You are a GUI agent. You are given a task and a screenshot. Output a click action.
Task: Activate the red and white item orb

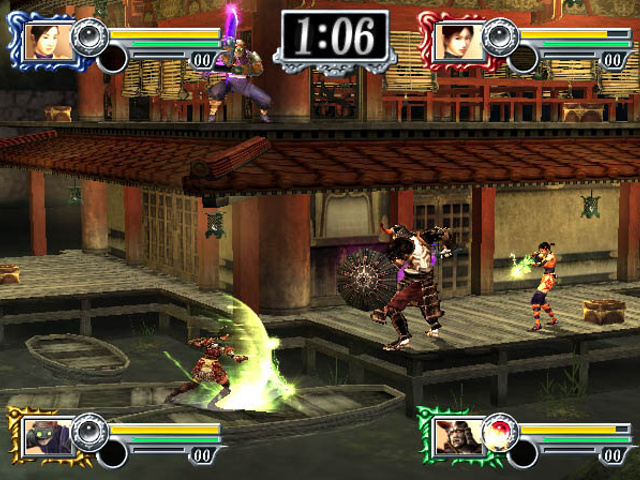coord(498,433)
